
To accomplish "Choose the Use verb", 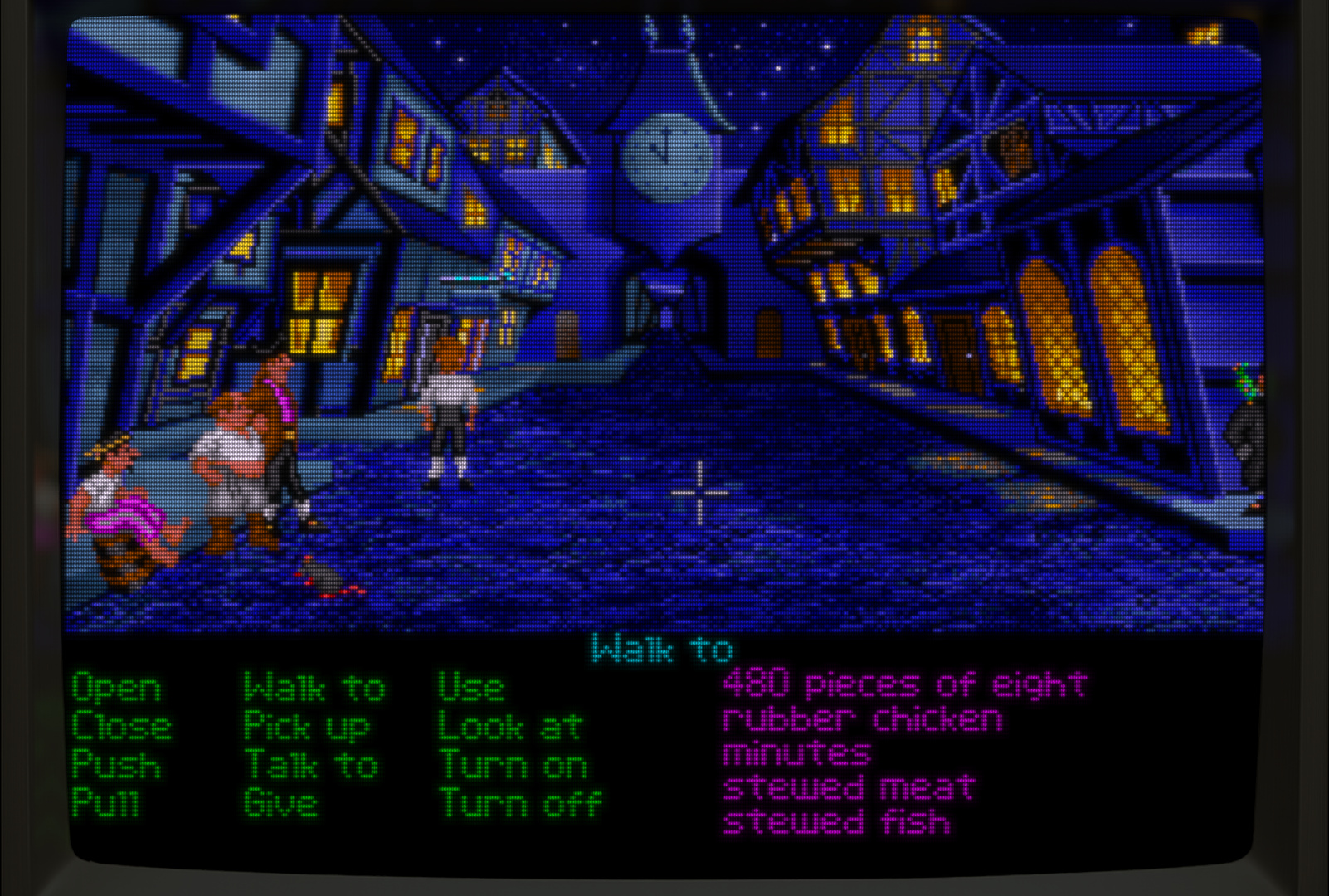I will 470,689.
